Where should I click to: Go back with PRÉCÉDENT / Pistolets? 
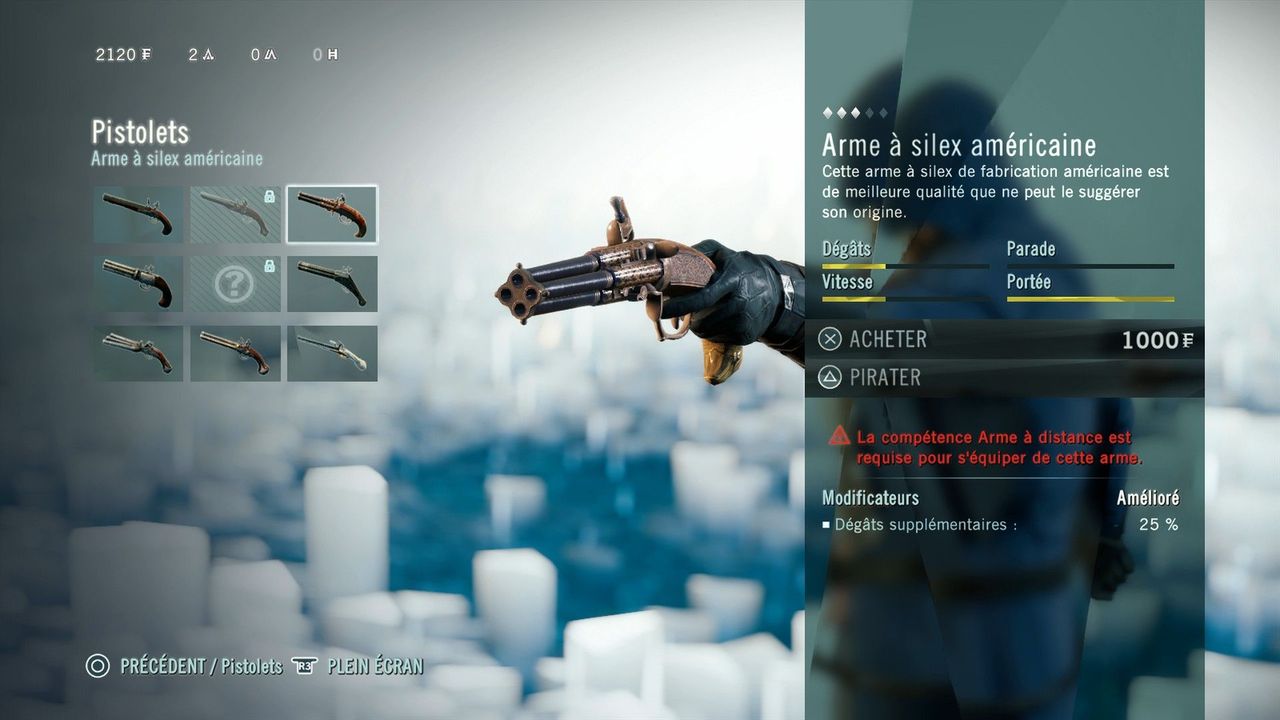tap(200, 666)
